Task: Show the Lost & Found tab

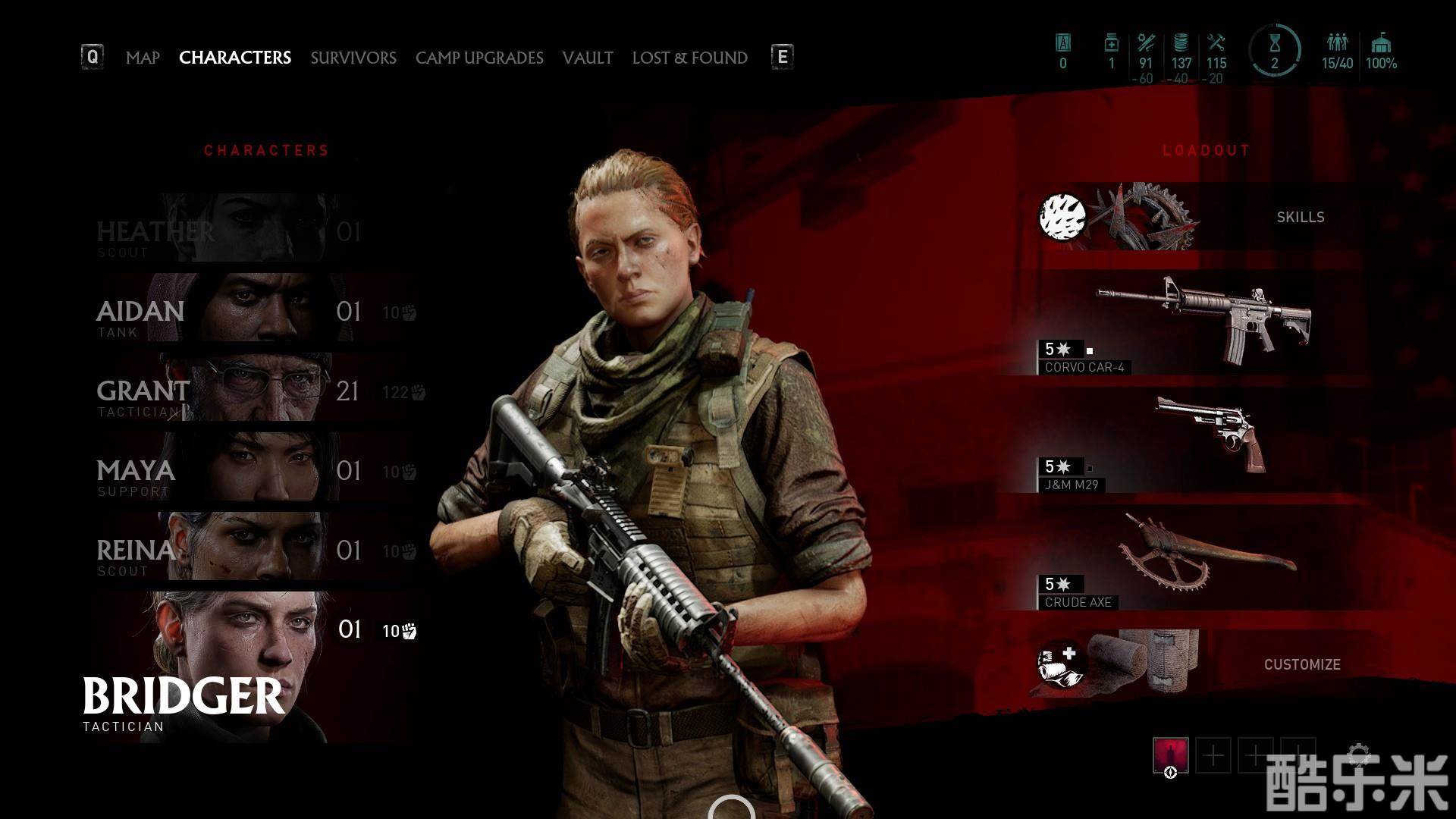Action: coord(690,58)
